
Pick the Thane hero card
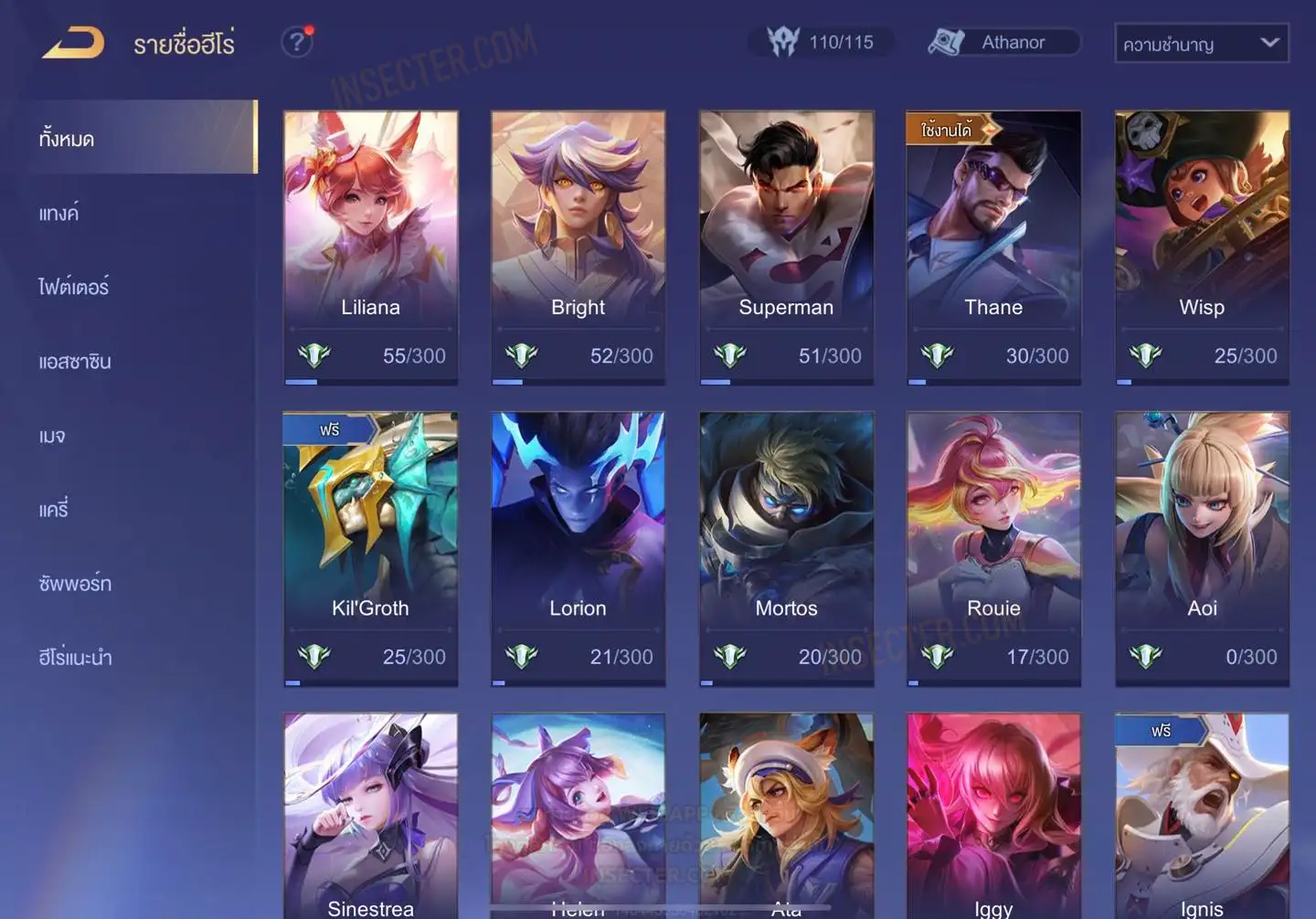click(x=993, y=247)
